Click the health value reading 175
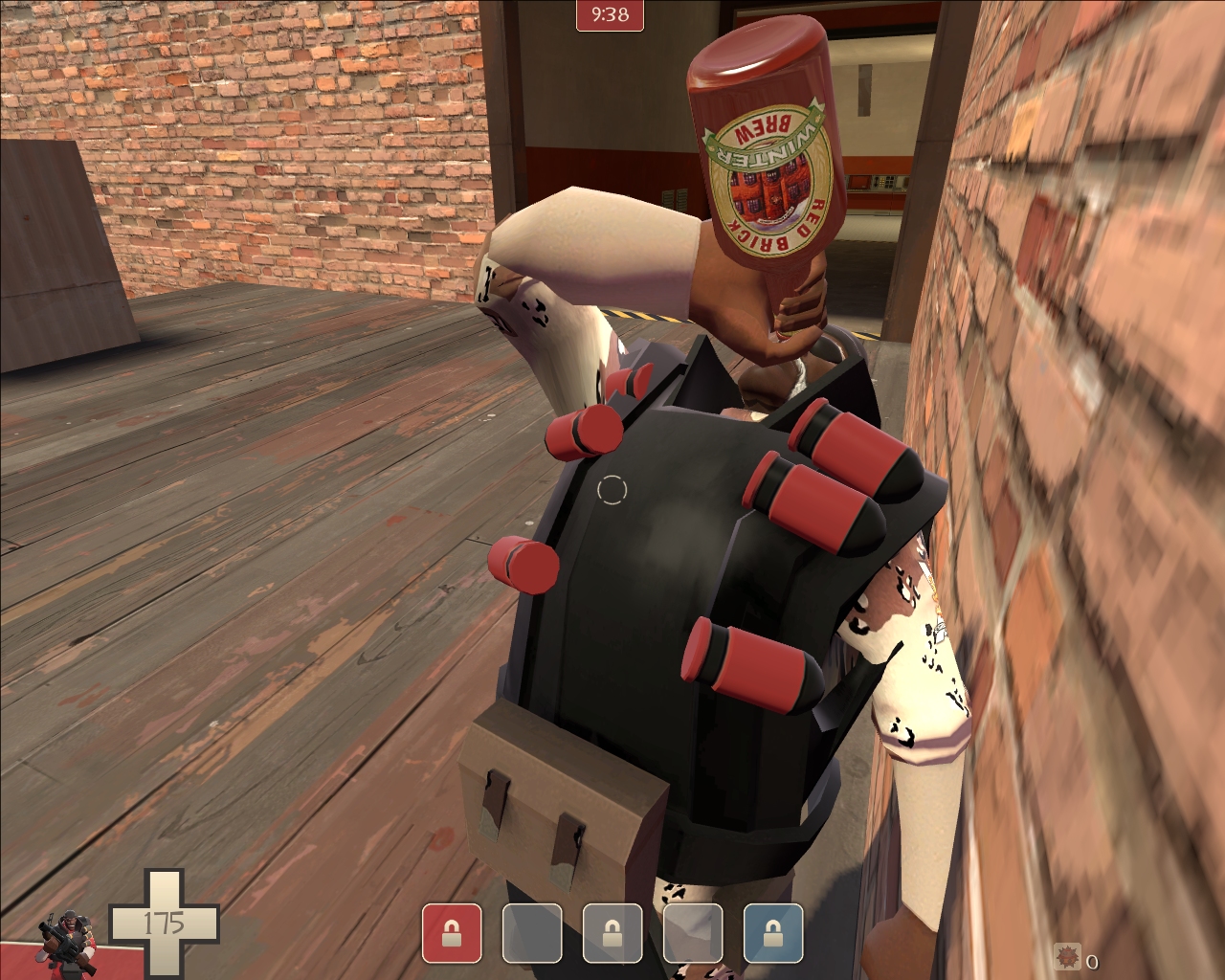The height and width of the screenshot is (980, 1225). [165, 924]
